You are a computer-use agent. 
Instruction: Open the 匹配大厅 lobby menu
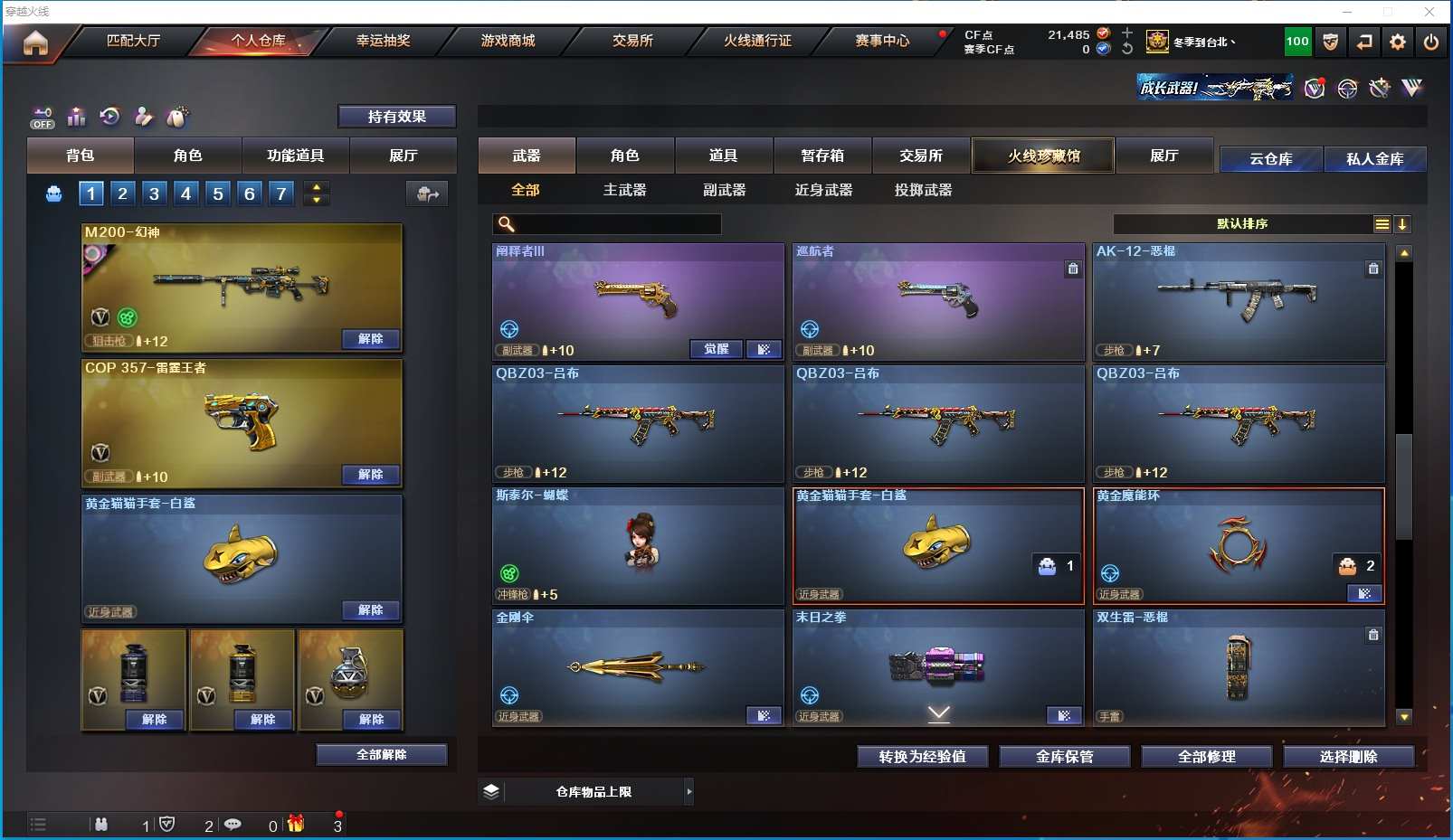click(x=133, y=41)
